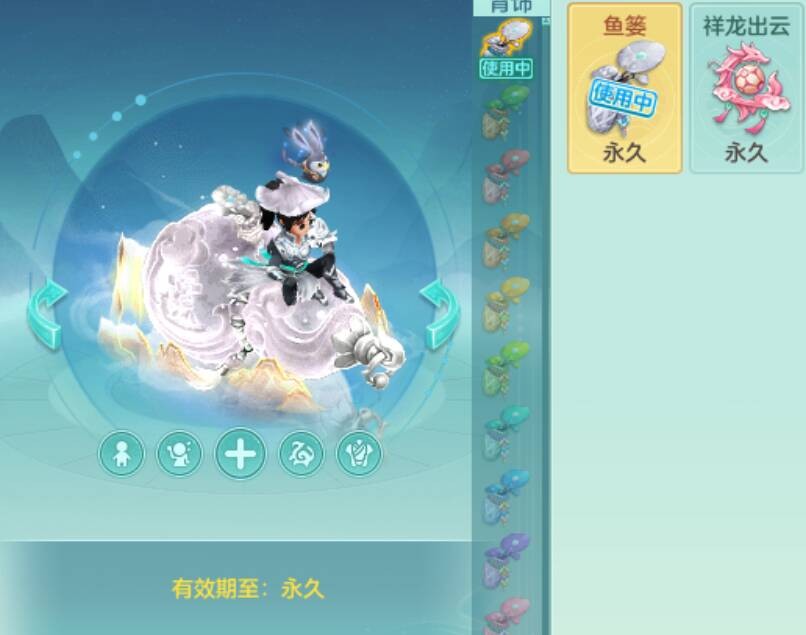Pick the dark green color variant
Image resolution: width=806 pixels, height=635 pixels.
tap(507, 111)
